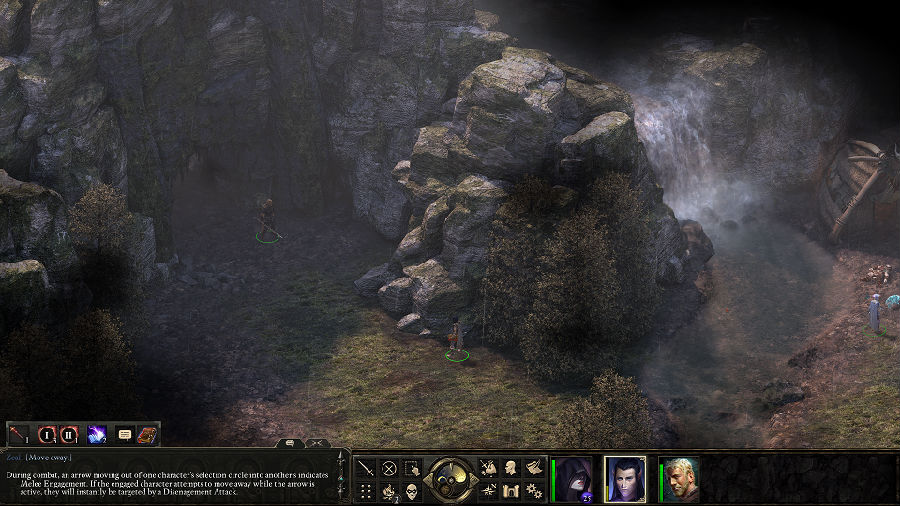This screenshot has height=506, width=900.
Task: Select ability level II spells
Action: pyautogui.click(x=69, y=434)
